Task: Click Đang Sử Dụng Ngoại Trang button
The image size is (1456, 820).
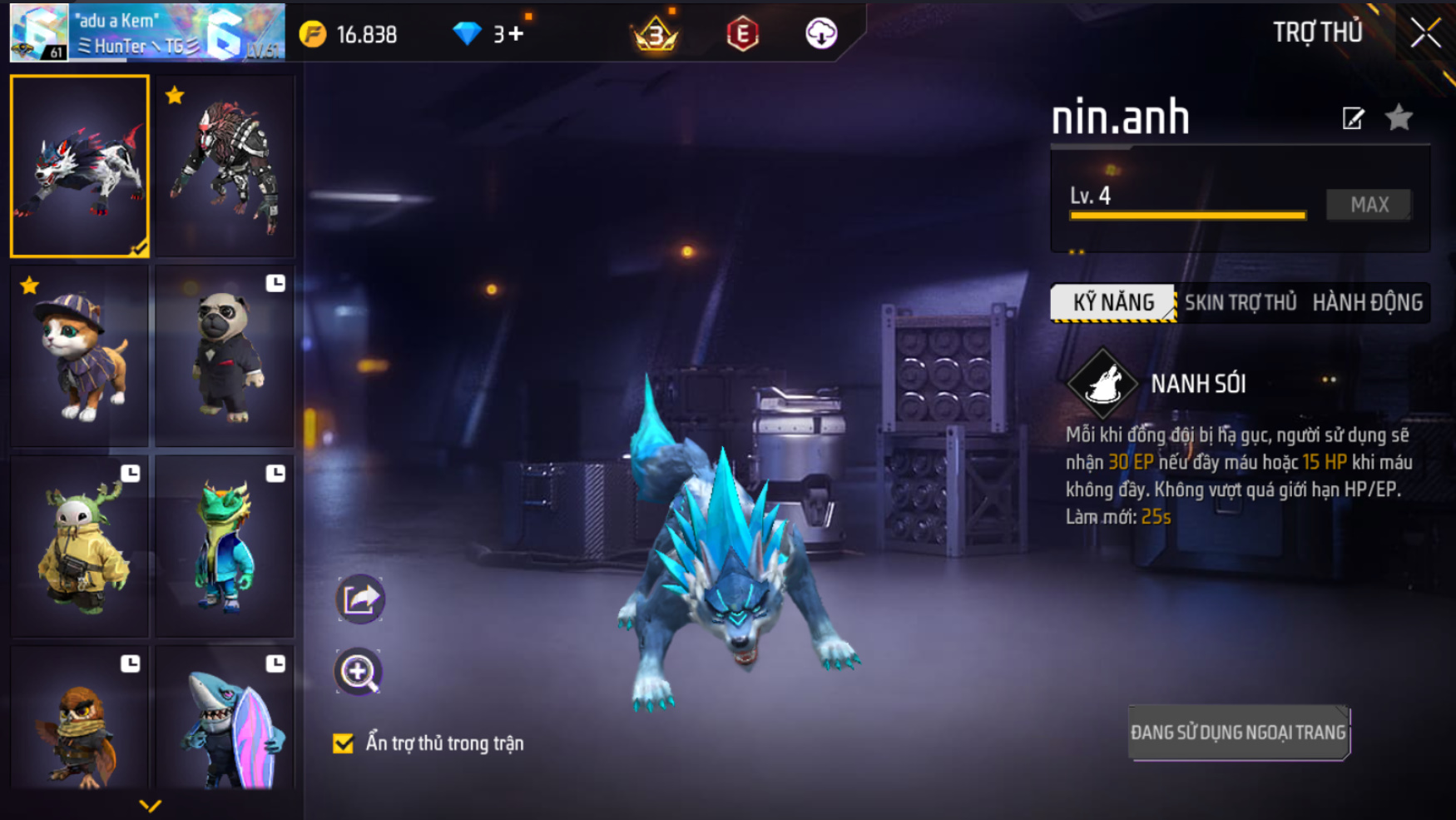Action: tap(1238, 733)
